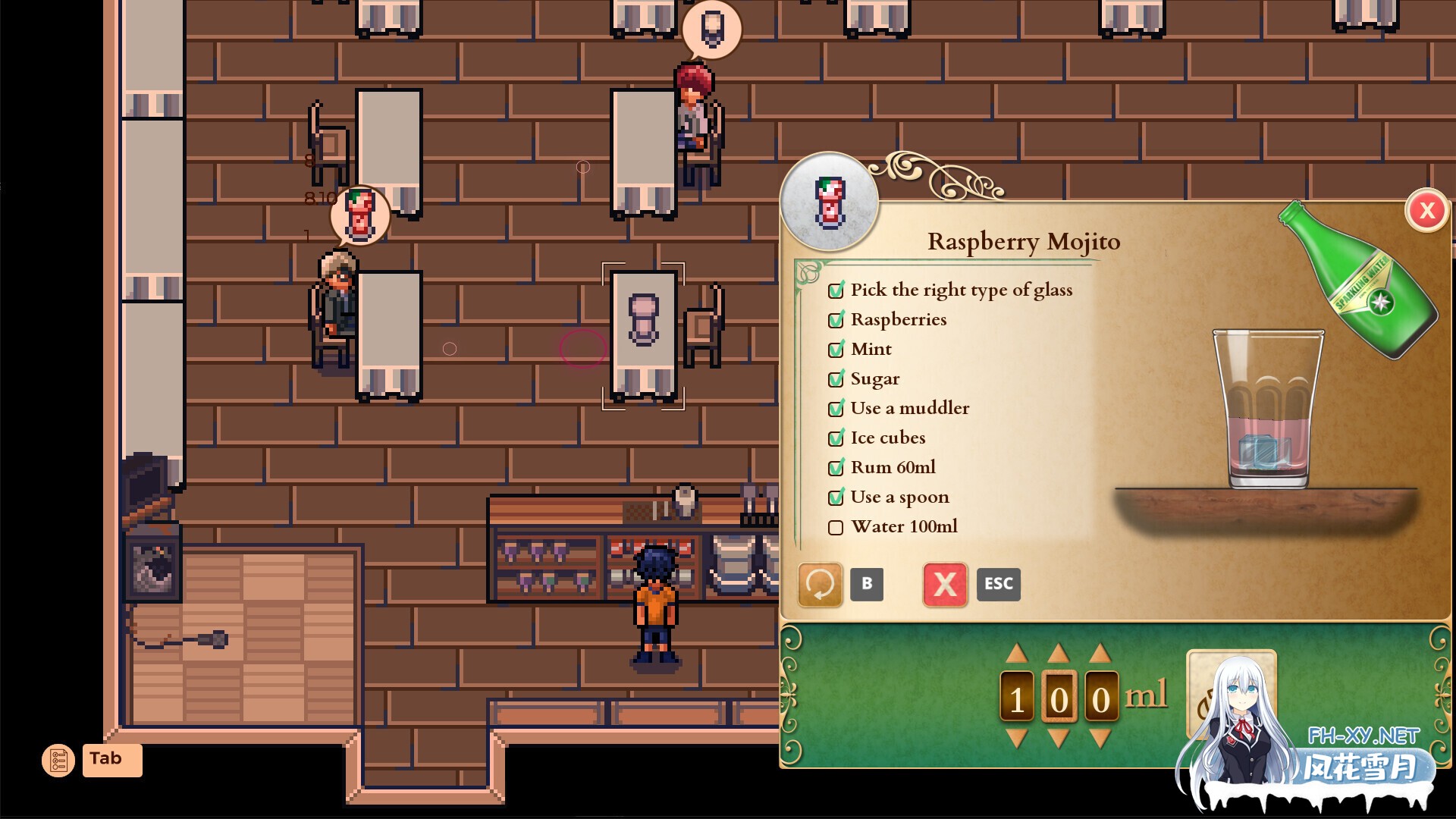Dismiss the panel with the top-right X
This screenshot has height=819, width=1456.
1427,212
